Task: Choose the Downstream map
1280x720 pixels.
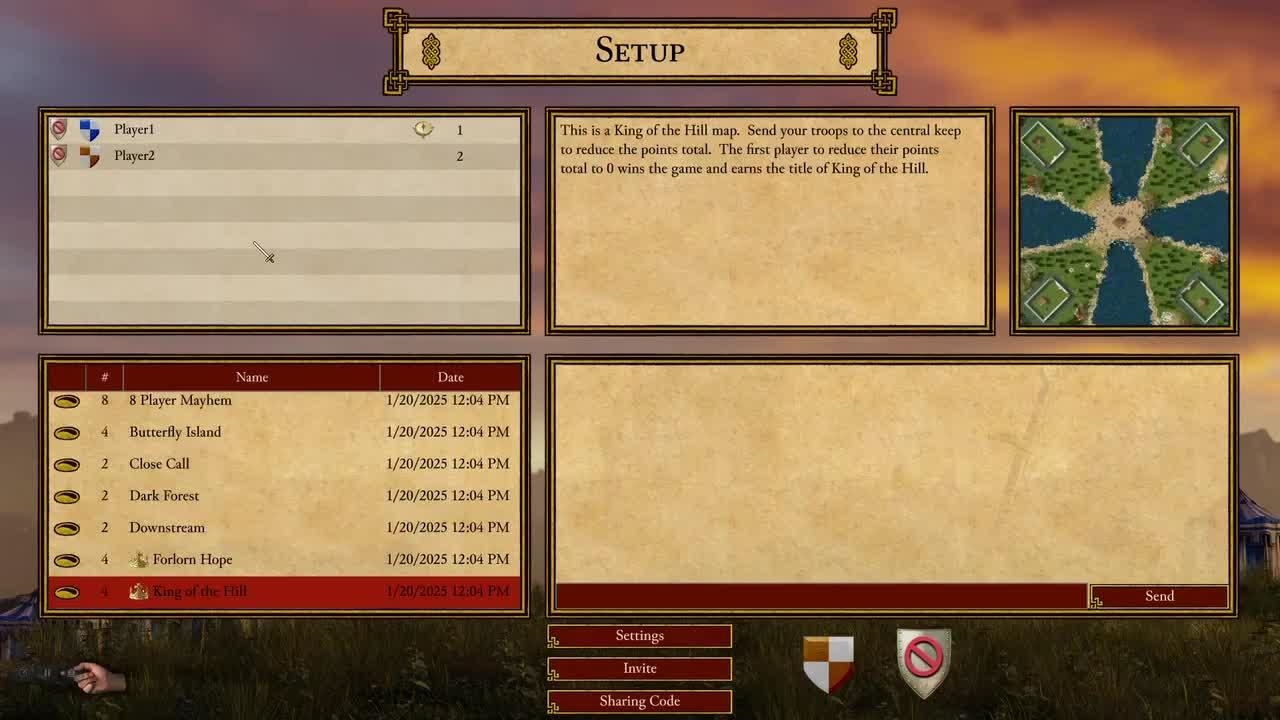Action: (x=167, y=528)
